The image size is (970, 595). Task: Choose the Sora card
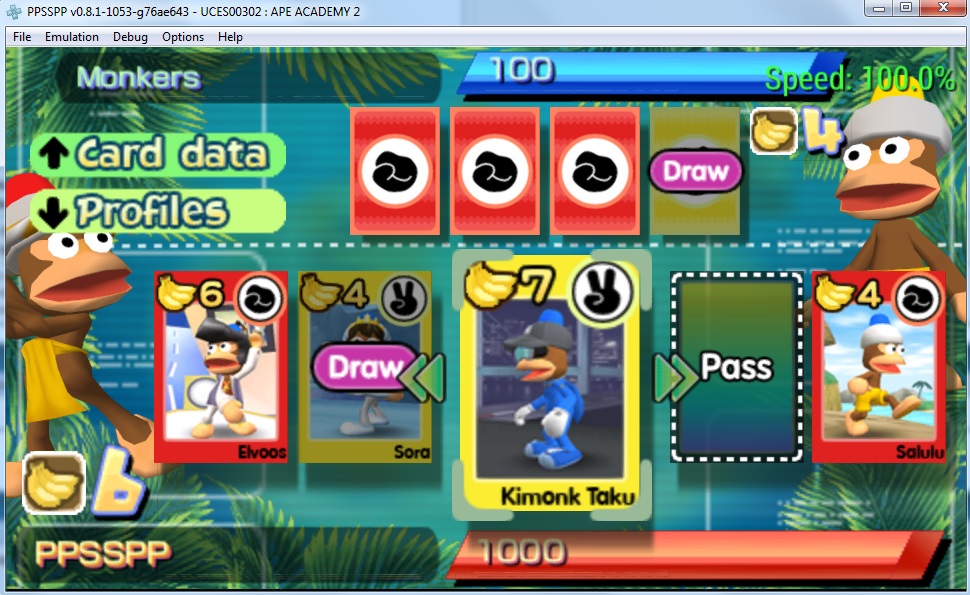pyautogui.click(x=365, y=366)
